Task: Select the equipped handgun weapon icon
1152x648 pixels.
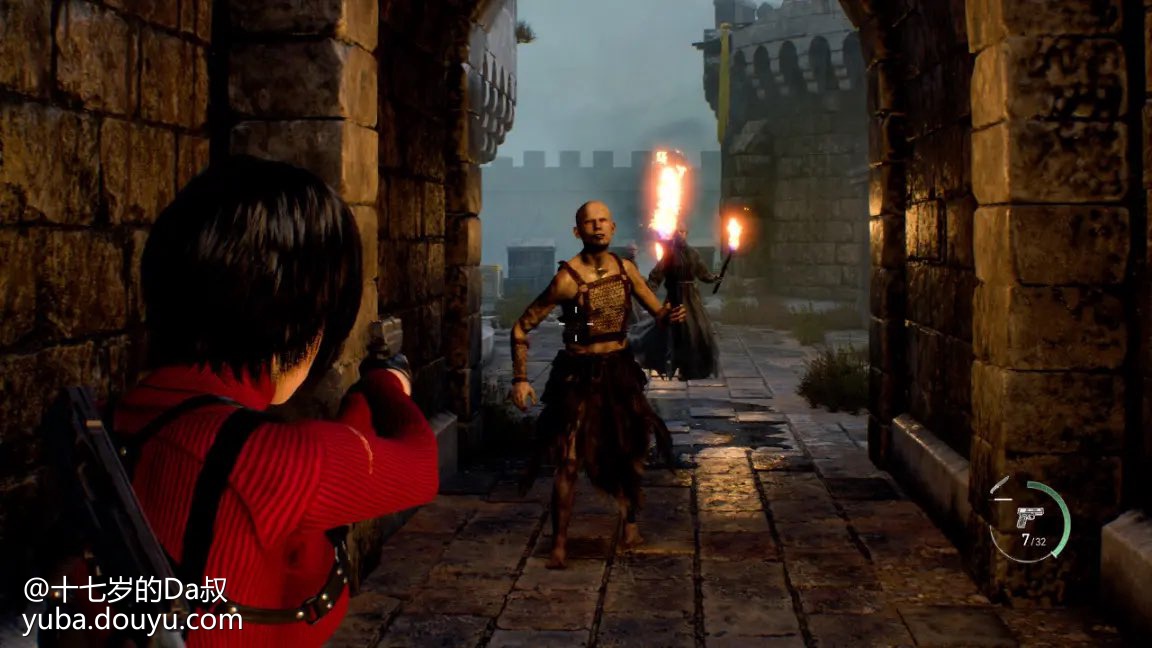Action: [1029, 517]
